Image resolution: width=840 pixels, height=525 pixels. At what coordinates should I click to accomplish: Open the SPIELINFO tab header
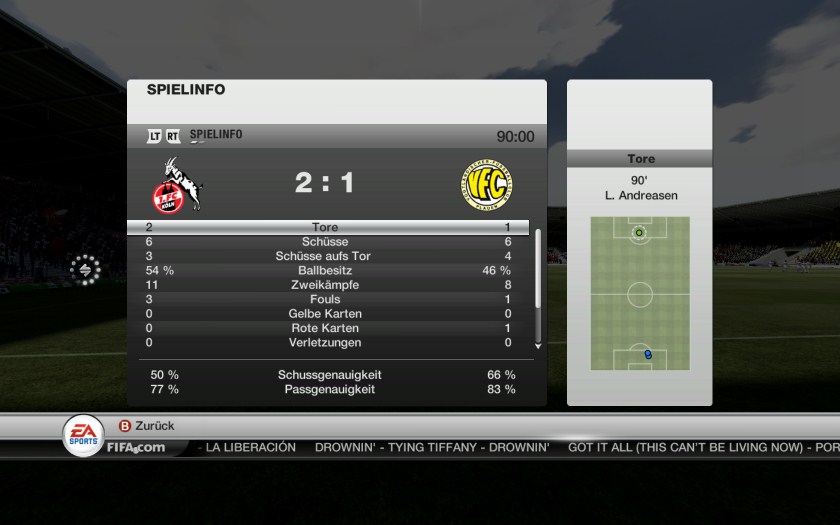click(215, 135)
